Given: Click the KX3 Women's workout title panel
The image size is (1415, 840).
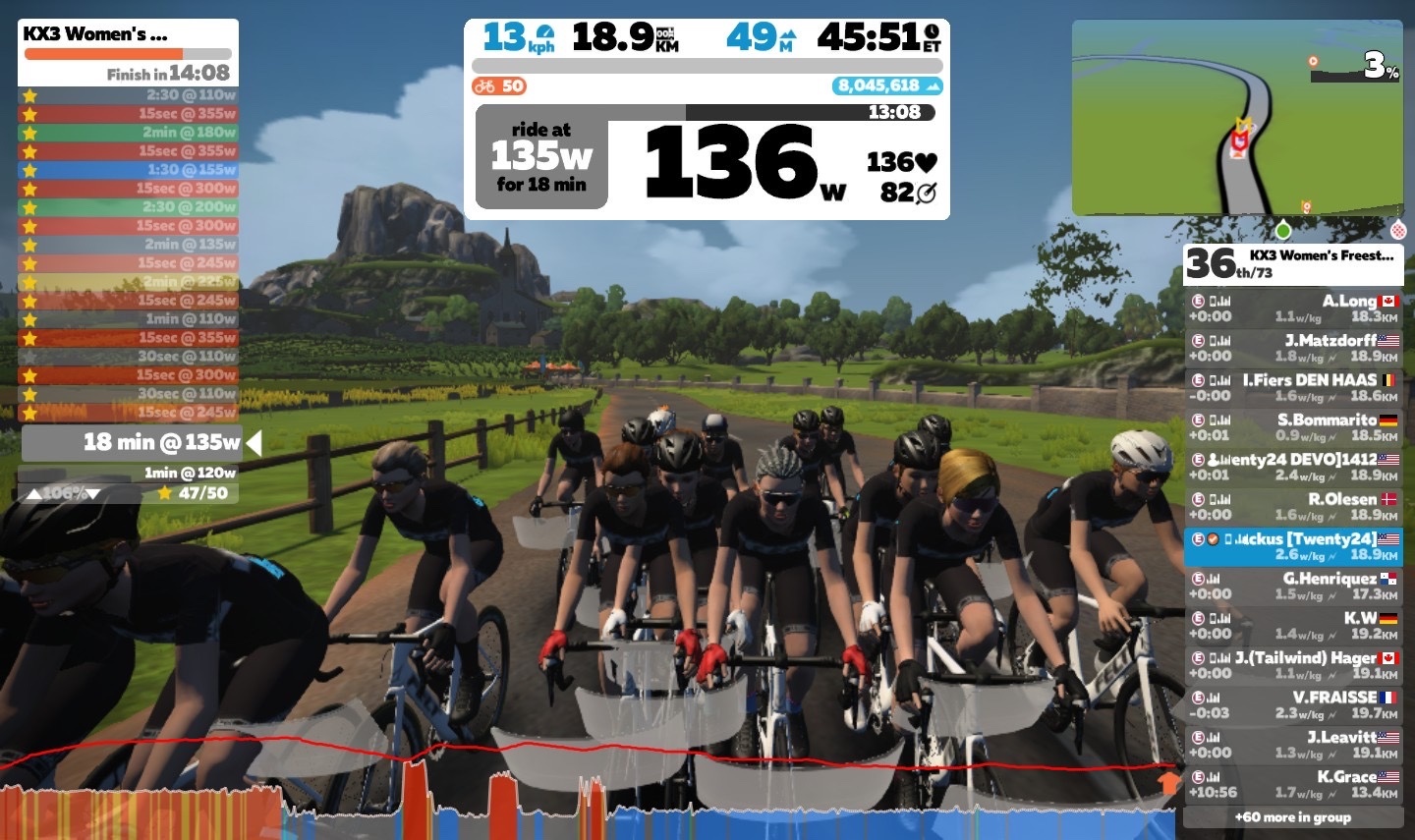Looking at the screenshot, I should point(128,51).
